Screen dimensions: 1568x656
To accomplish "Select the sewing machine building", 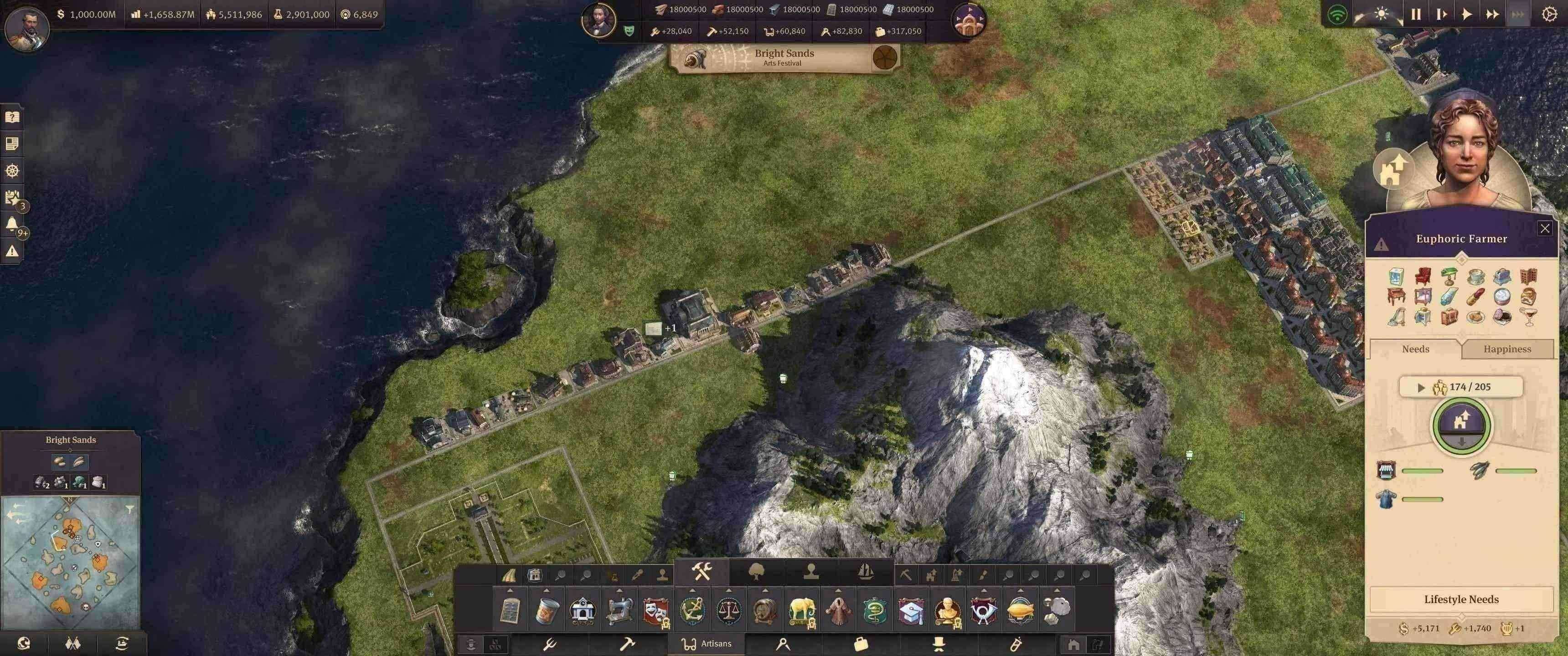I will (619, 610).
